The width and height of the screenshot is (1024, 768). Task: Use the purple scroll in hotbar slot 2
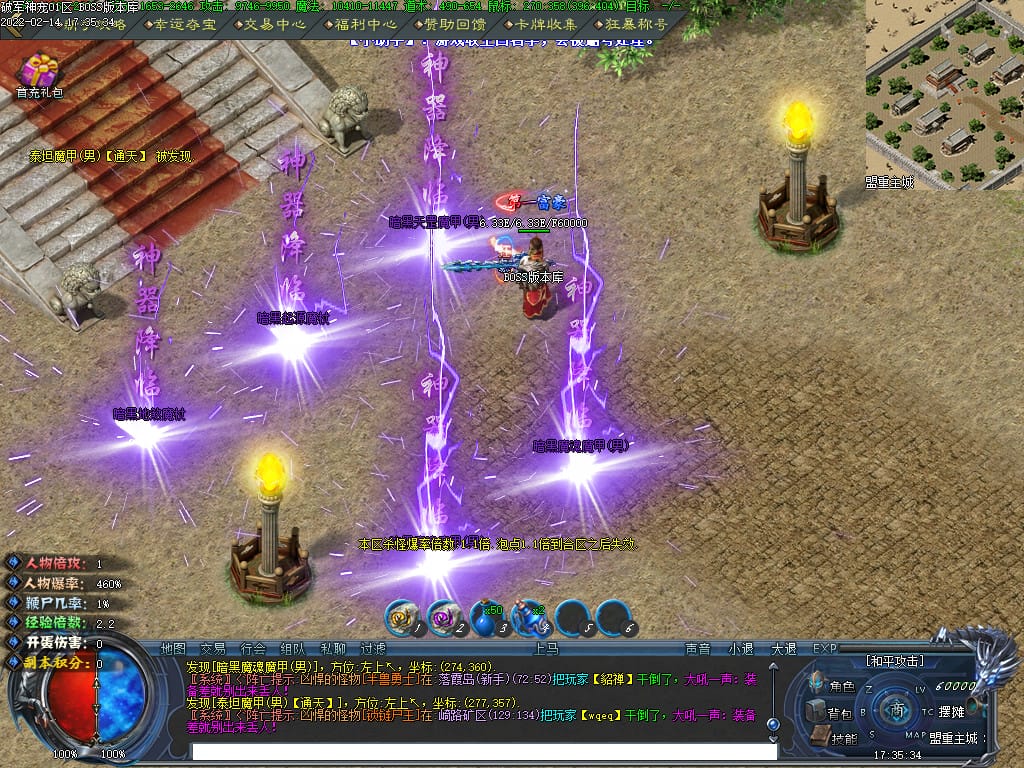click(443, 620)
